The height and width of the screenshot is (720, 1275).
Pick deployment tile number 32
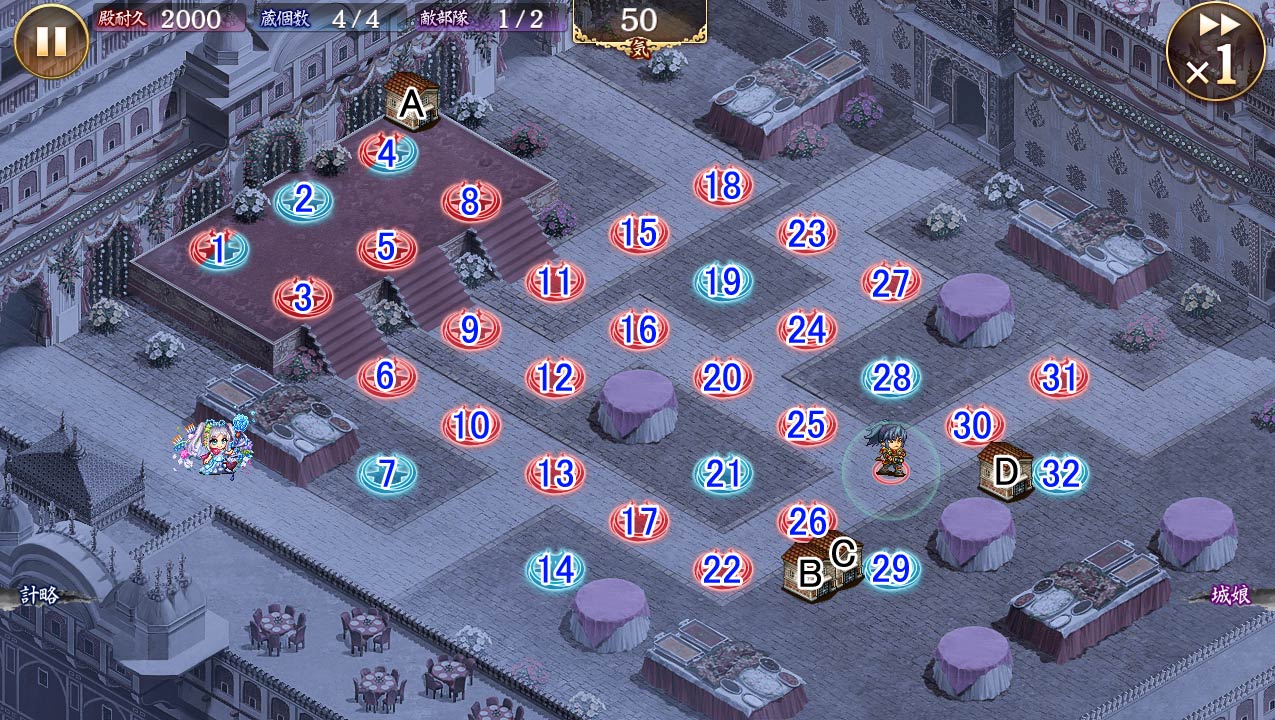[1059, 473]
